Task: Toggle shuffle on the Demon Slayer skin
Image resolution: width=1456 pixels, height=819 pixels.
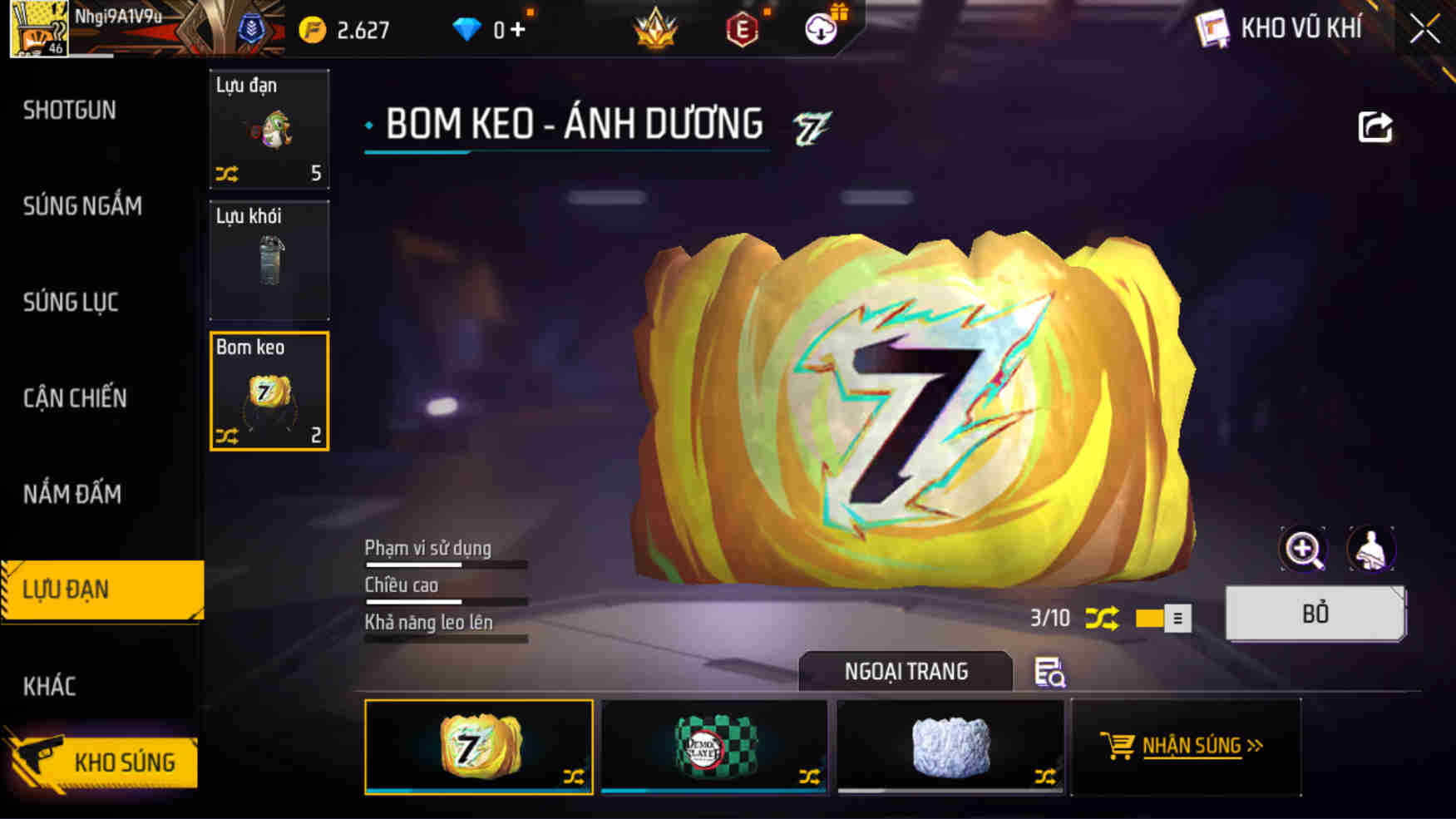Action: pos(811,775)
